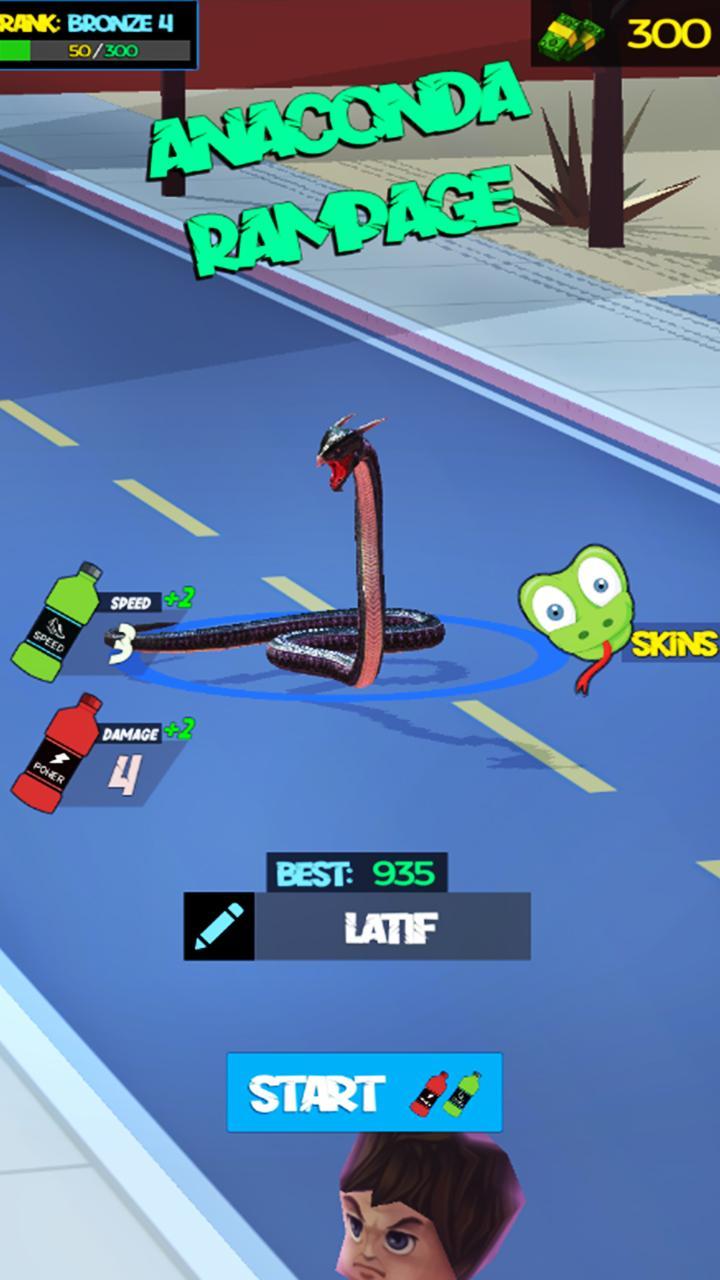Select the LATIF name field

tap(392, 927)
